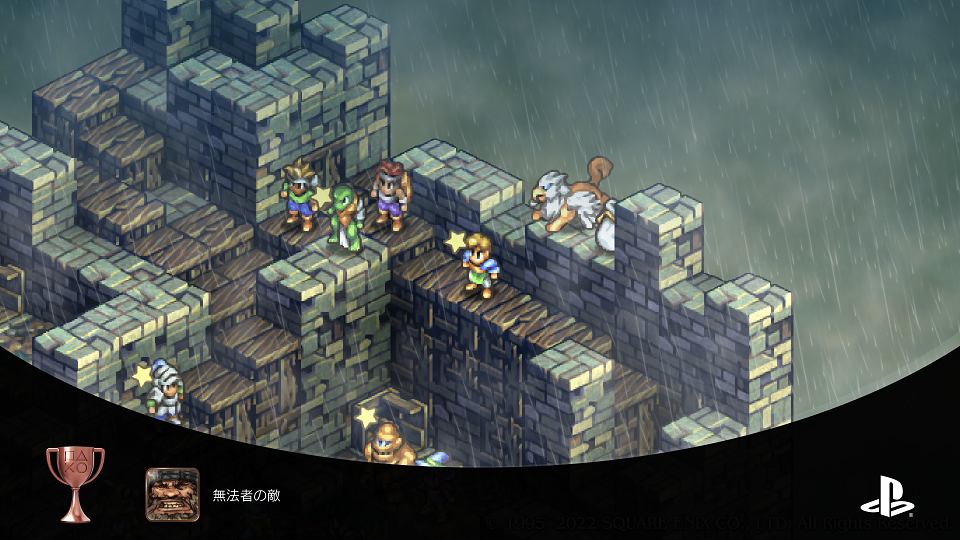Click the bronze trophy cup icon
The height and width of the screenshot is (540, 960).
pos(75,483)
